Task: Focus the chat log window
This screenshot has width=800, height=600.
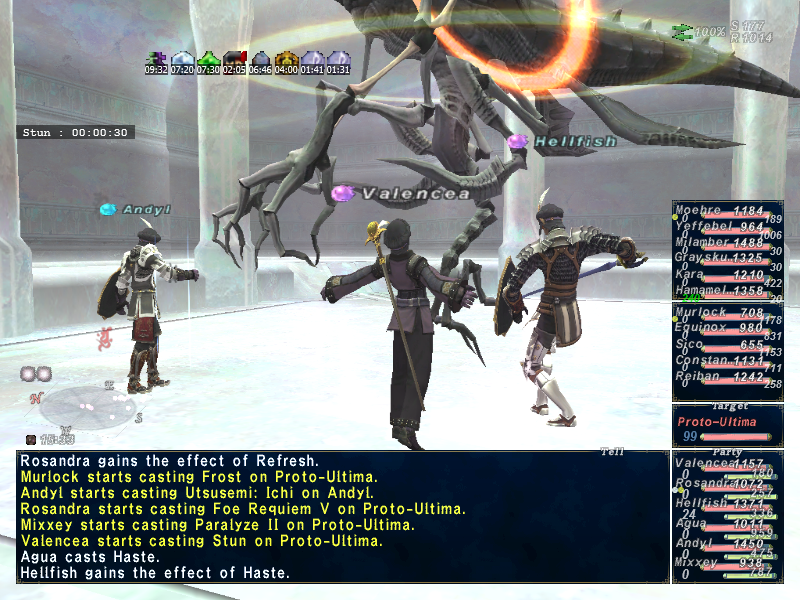Action: tap(342, 517)
